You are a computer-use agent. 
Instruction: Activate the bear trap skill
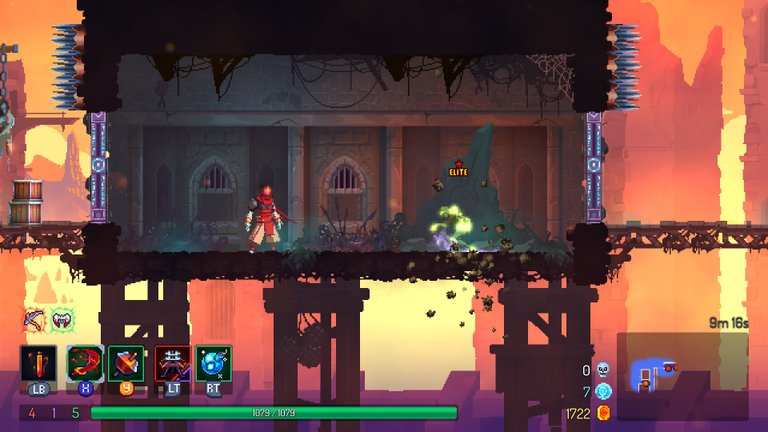pos(172,363)
